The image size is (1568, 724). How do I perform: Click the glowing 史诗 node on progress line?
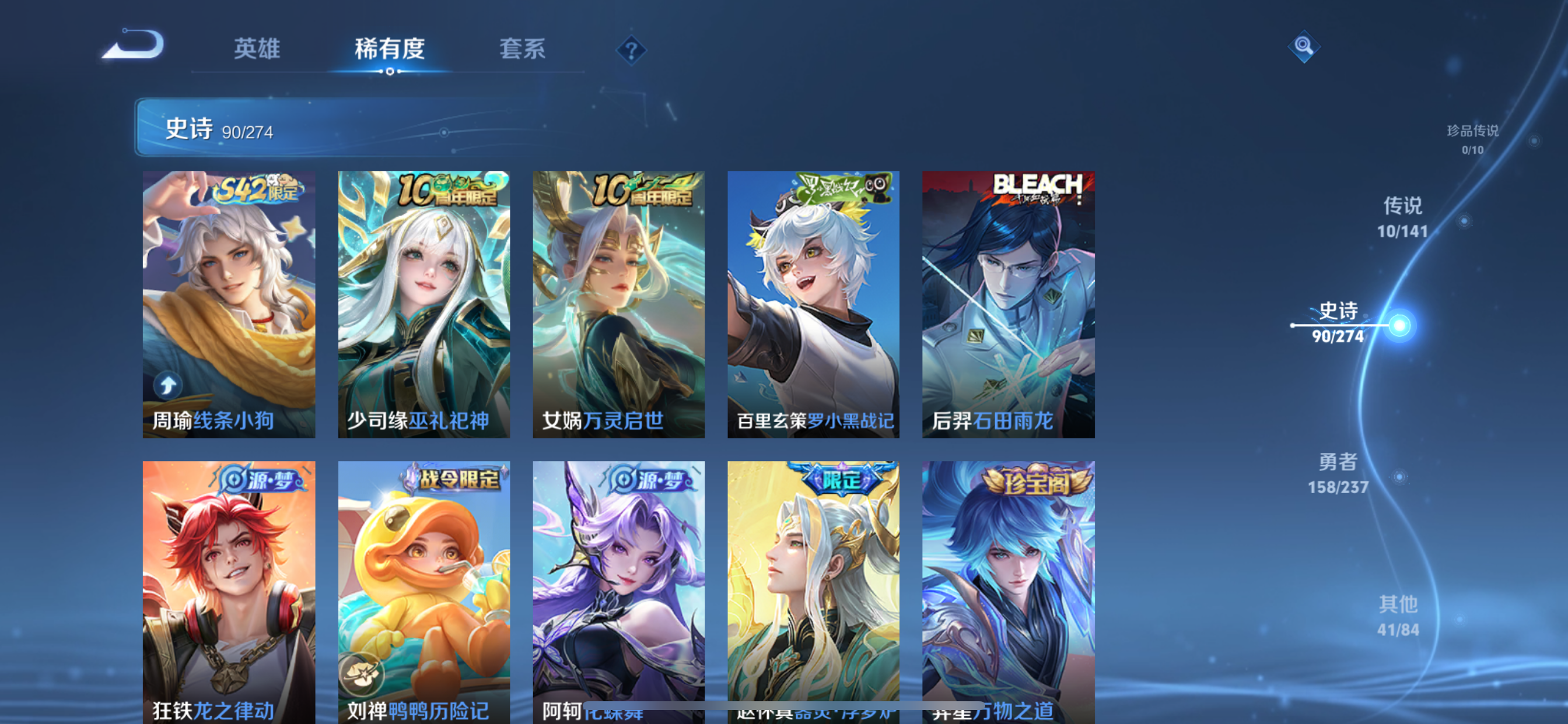(x=1401, y=325)
